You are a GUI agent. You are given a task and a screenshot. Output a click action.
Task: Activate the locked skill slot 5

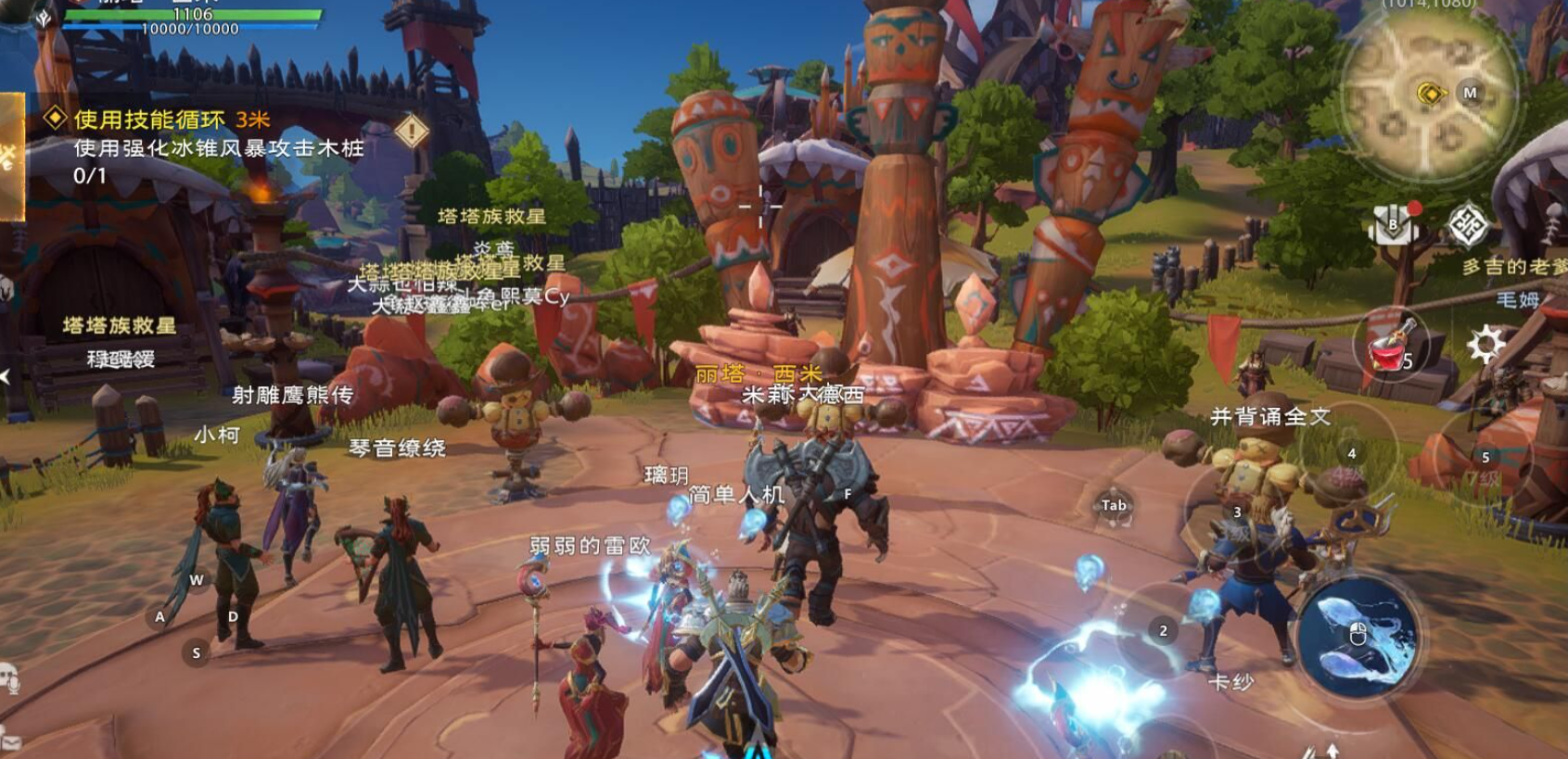point(1484,459)
